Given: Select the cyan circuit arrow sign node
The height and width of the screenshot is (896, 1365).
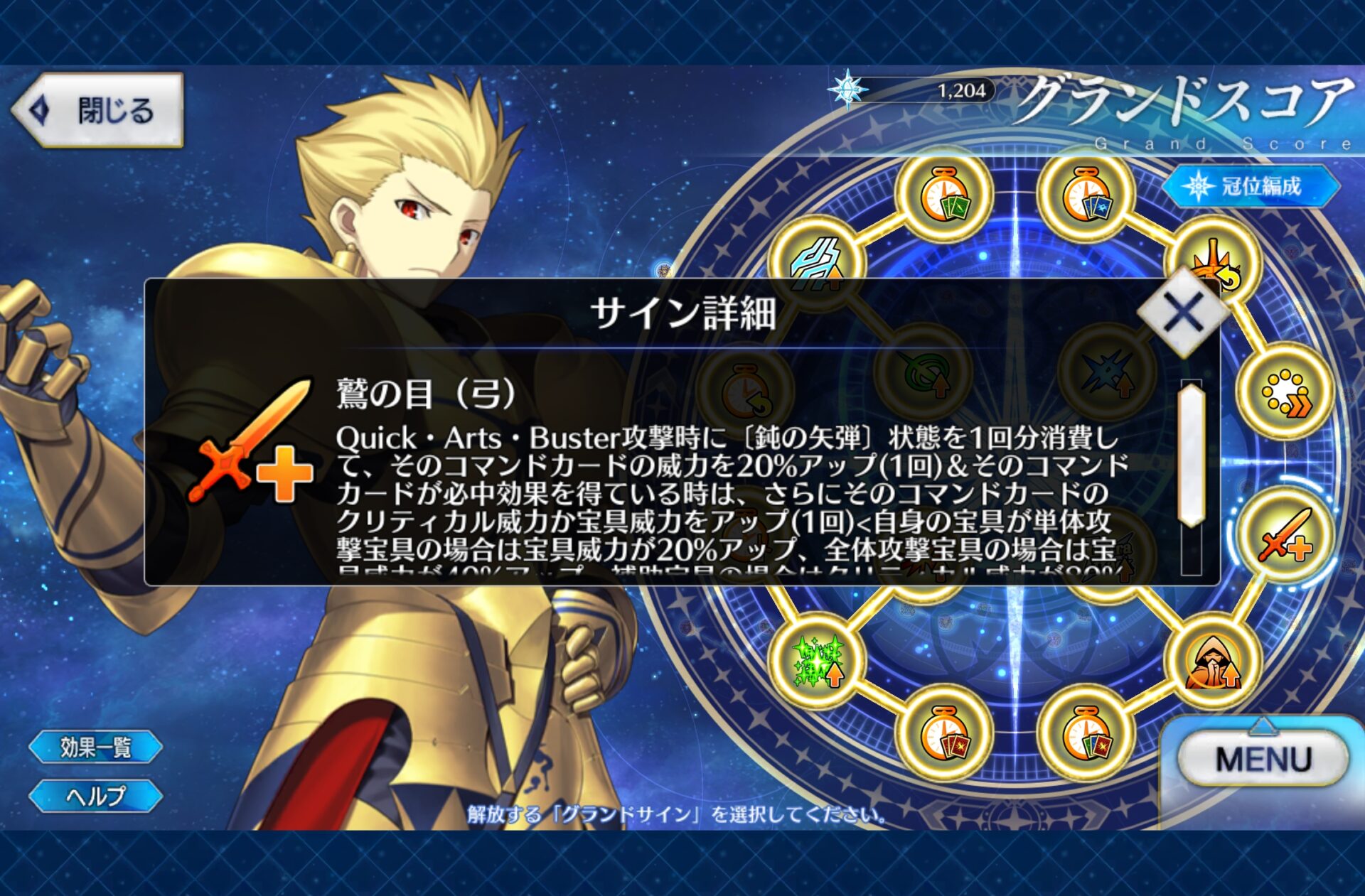Looking at the screenshot, I should click(x=818, y=259).
